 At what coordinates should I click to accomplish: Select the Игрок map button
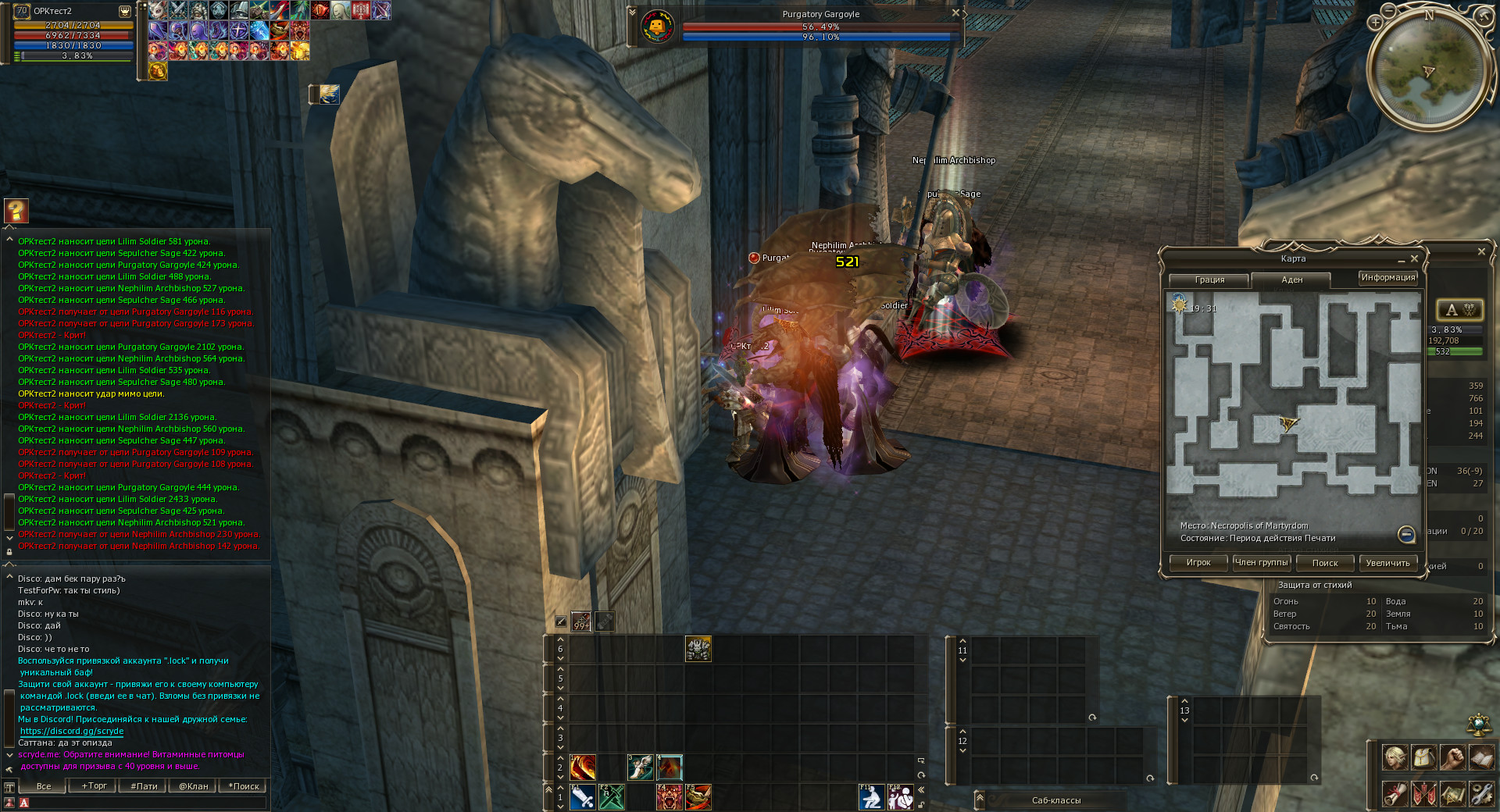coord(1198,563)
